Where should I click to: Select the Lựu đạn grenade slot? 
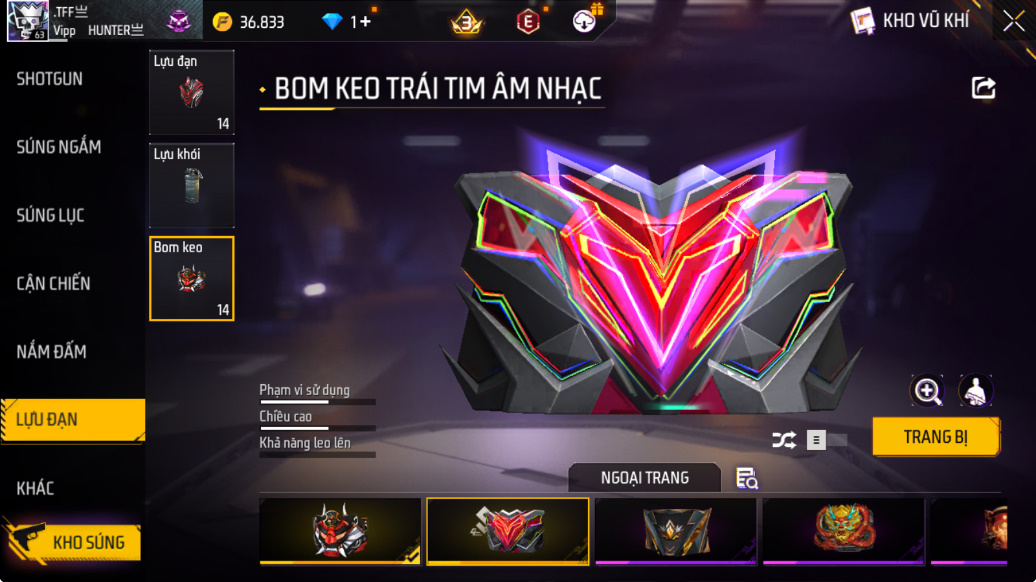pyautogui.click(x=192, y=92)
